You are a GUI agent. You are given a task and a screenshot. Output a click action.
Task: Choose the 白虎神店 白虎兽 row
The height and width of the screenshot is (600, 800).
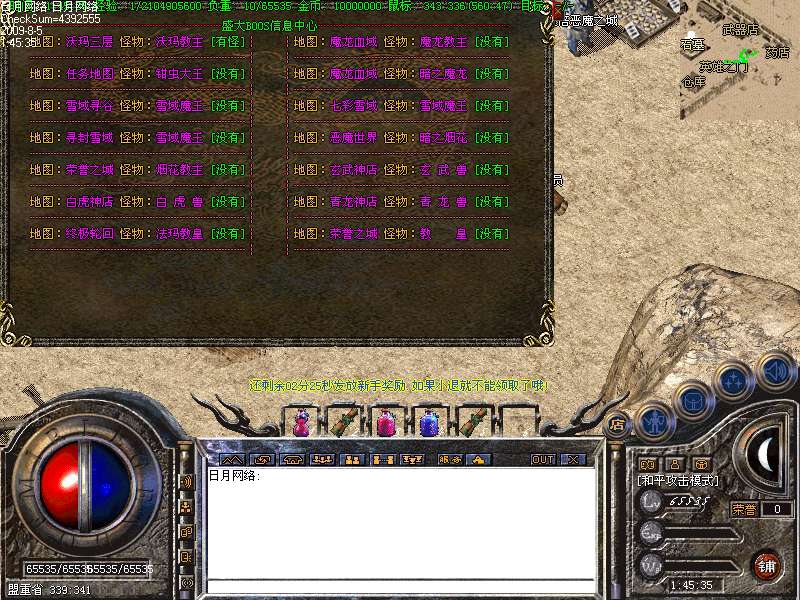[138, 202]
